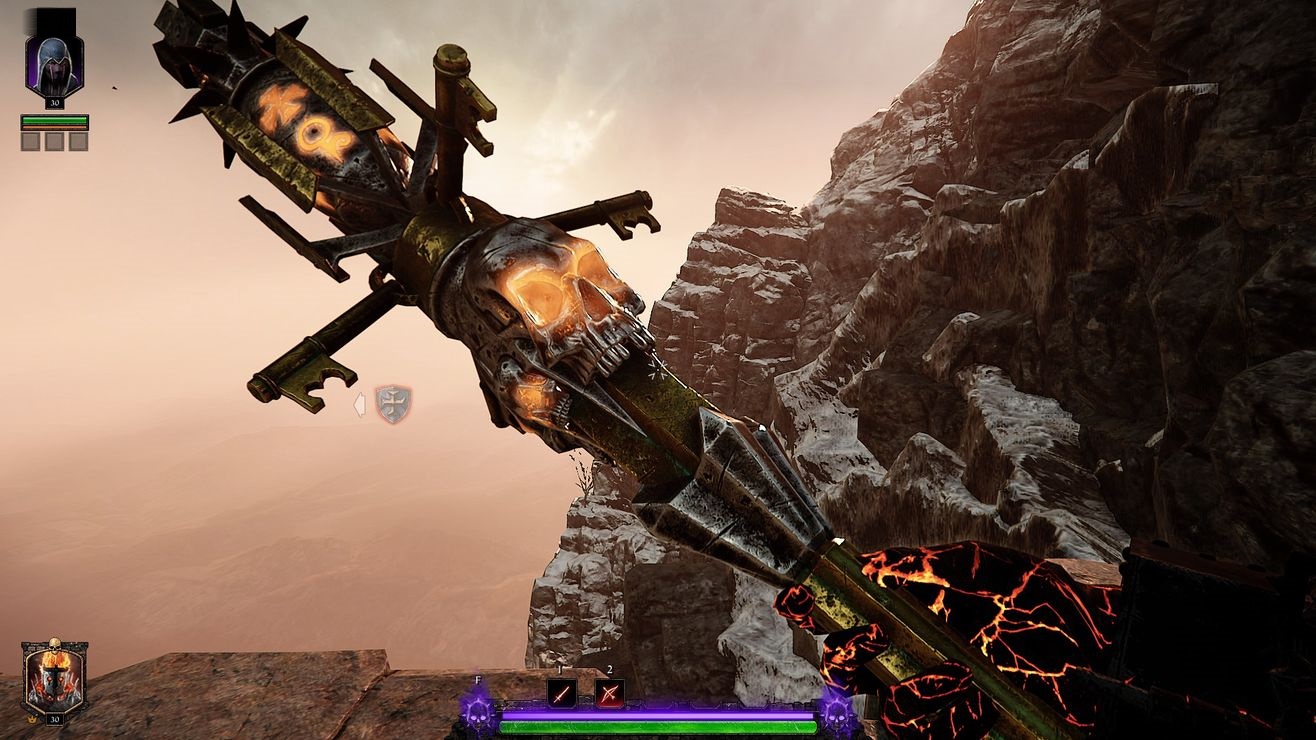Select the ranged weapon slot with bow icon
Image resolution: width=1316 pixels, height=740 pixels.
click(x=609, y=693)
